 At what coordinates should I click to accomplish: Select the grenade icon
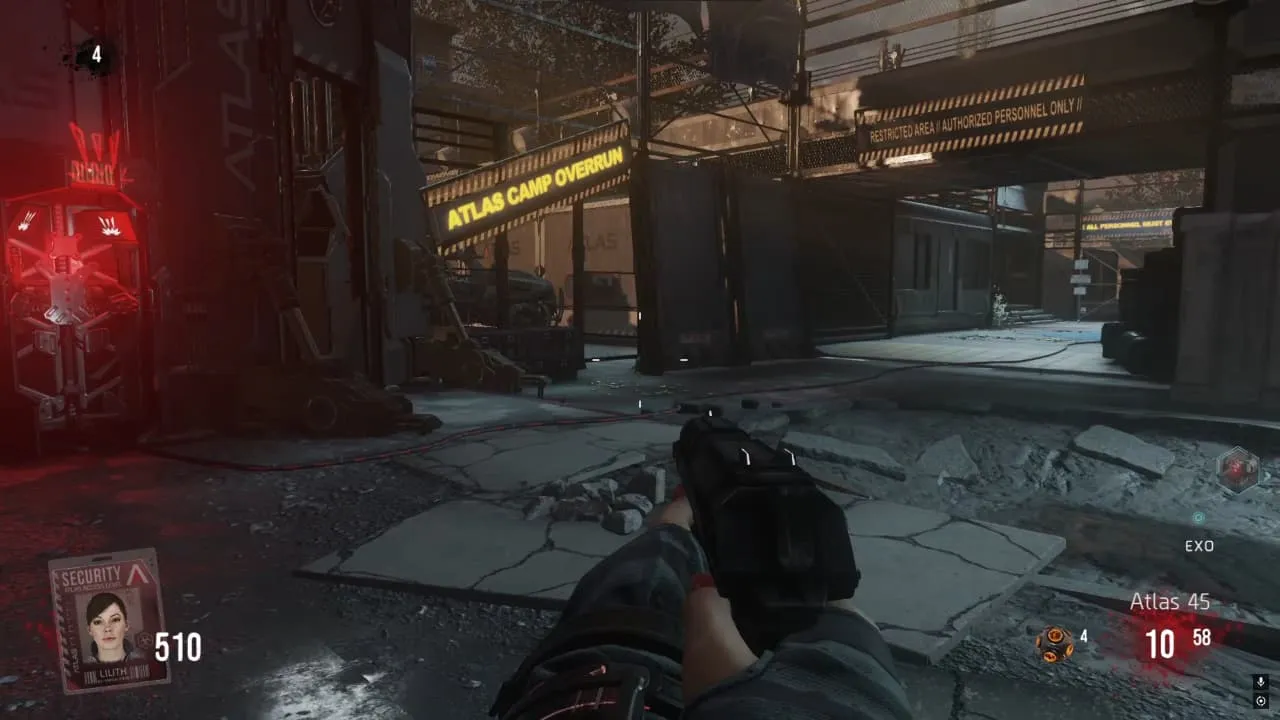(x=1054, y=643)
